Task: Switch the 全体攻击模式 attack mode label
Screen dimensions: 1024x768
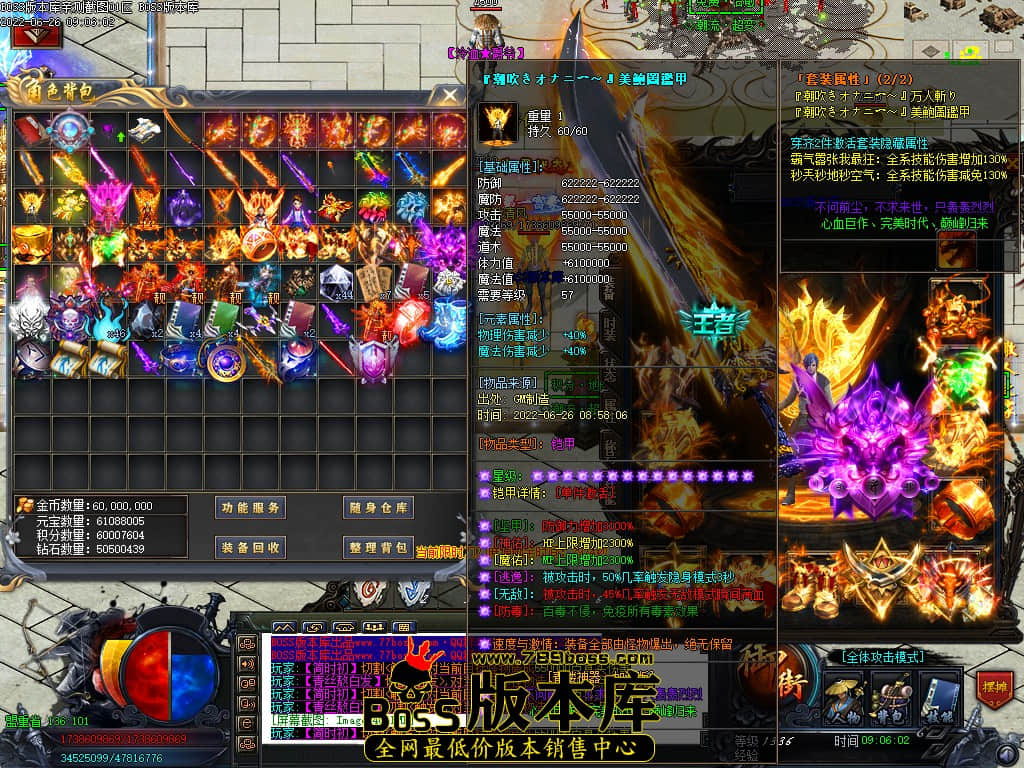Action: (883, 657)
